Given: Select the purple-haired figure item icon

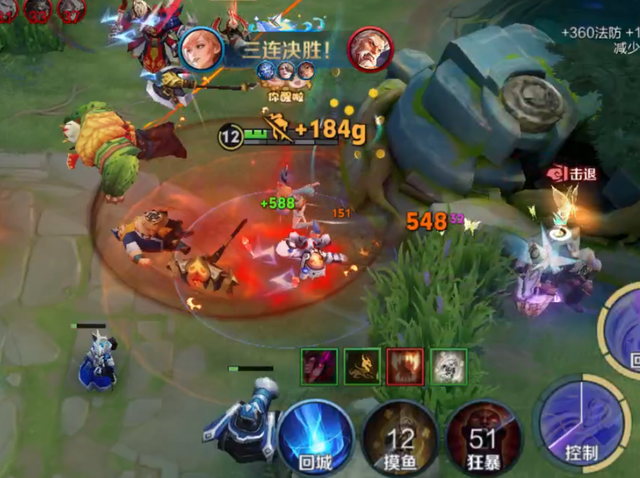Looking at the screenshot, I should point(320,366).
